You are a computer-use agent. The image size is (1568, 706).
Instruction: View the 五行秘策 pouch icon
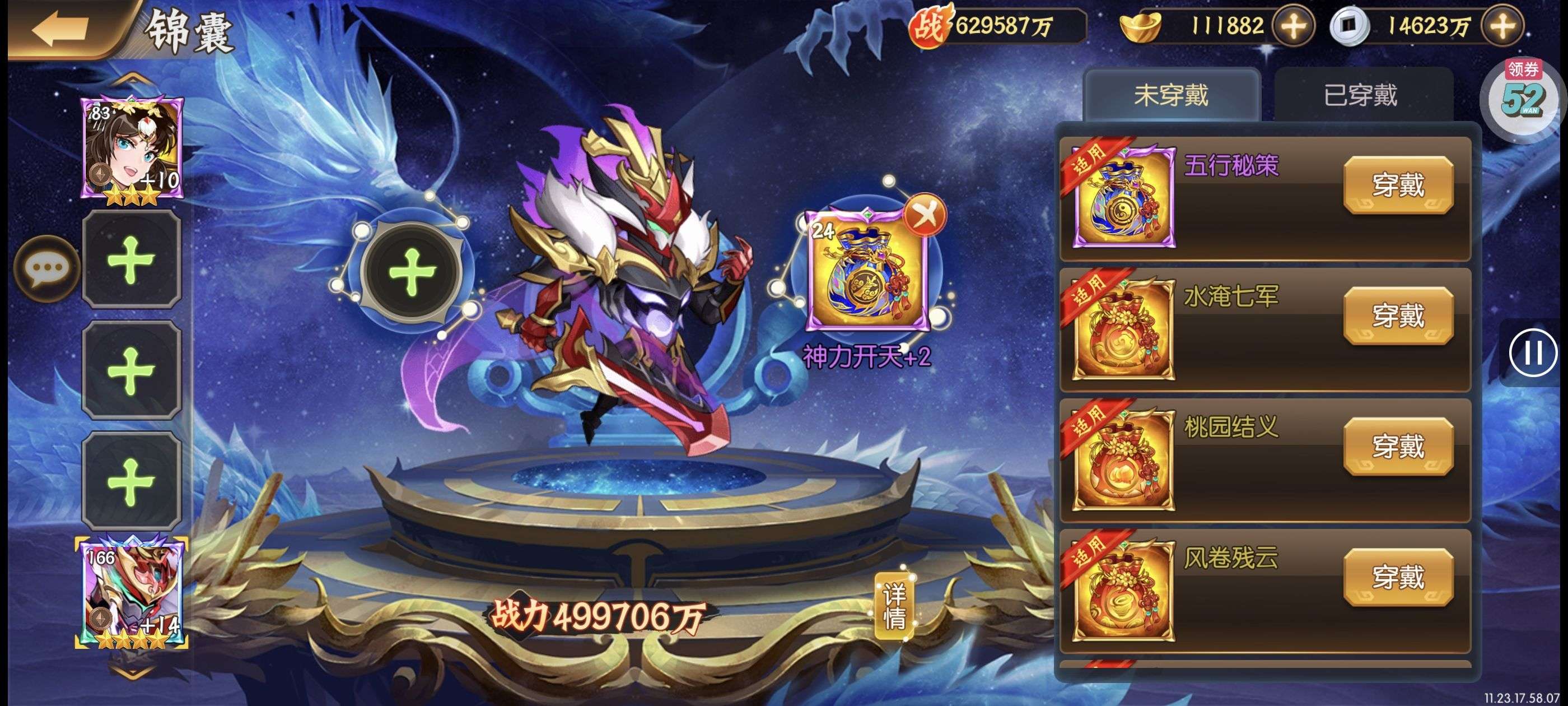pos(1124,197)
